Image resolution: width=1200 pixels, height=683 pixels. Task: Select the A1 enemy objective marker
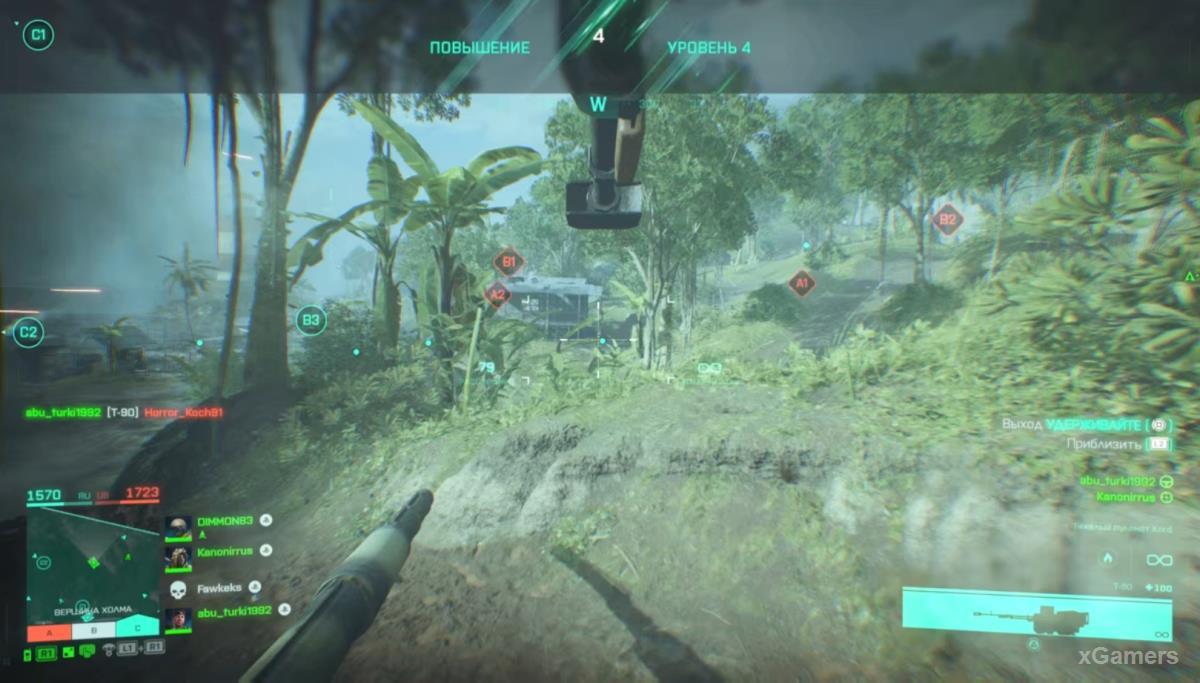(799, 285)
